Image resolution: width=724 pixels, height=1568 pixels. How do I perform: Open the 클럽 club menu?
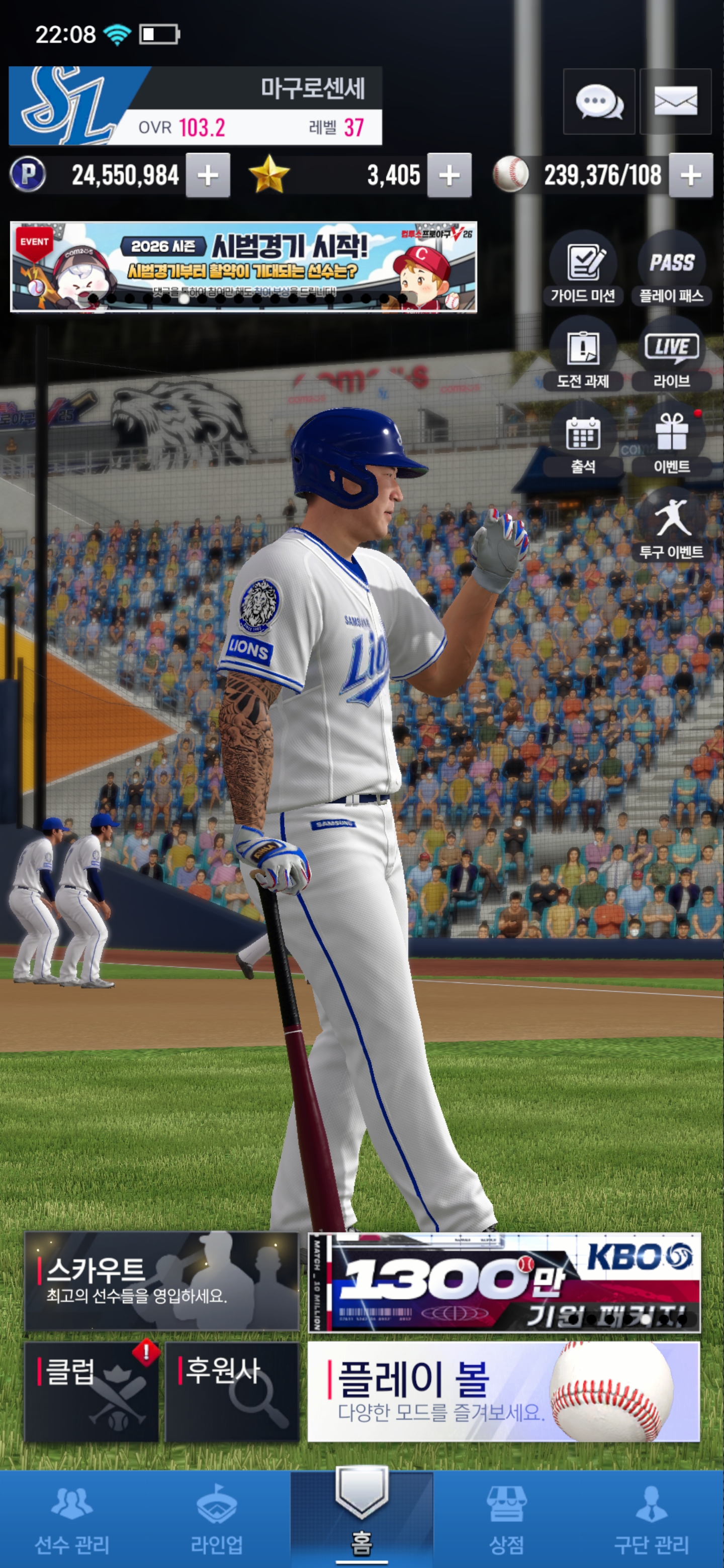click(92, 1392)
